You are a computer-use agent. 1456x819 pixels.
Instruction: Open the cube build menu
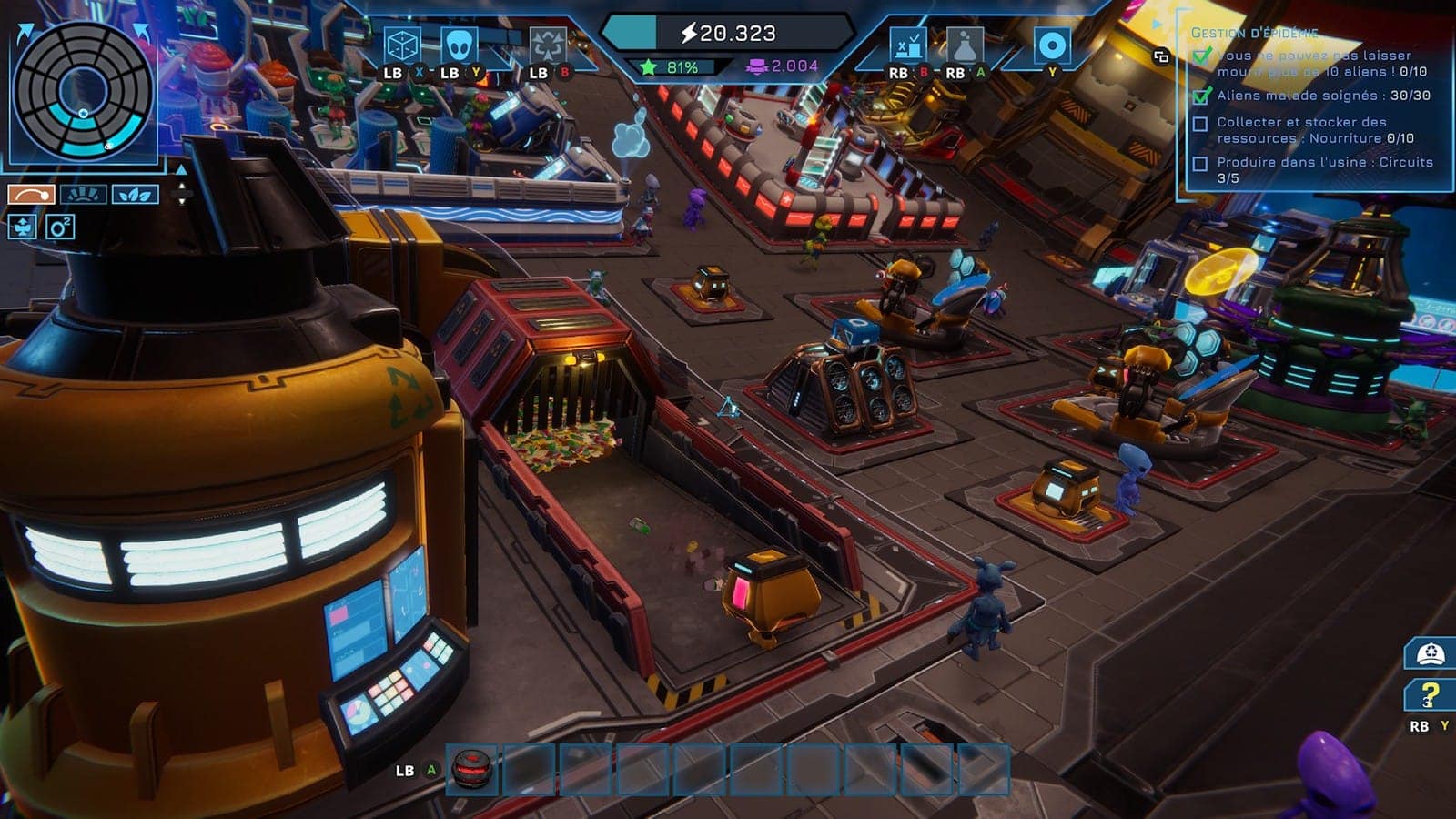401,45
